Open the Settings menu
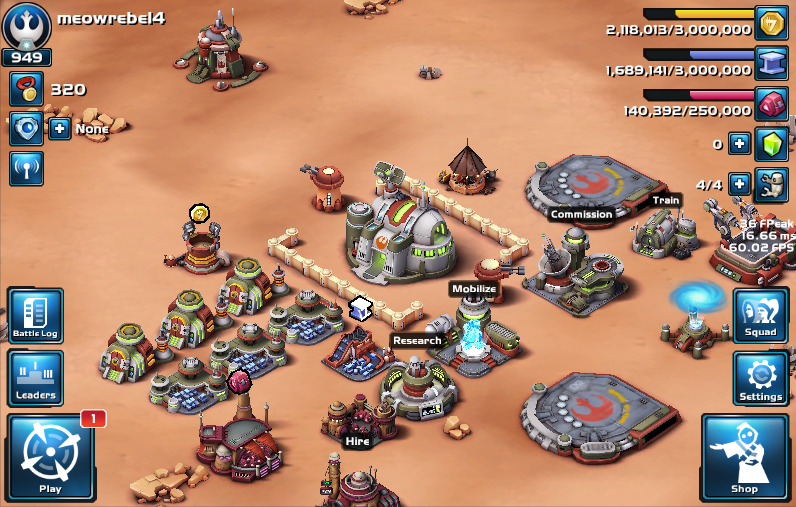Image resolution: width=796 pixels, height=507 pixels. (x=761, y=378)
